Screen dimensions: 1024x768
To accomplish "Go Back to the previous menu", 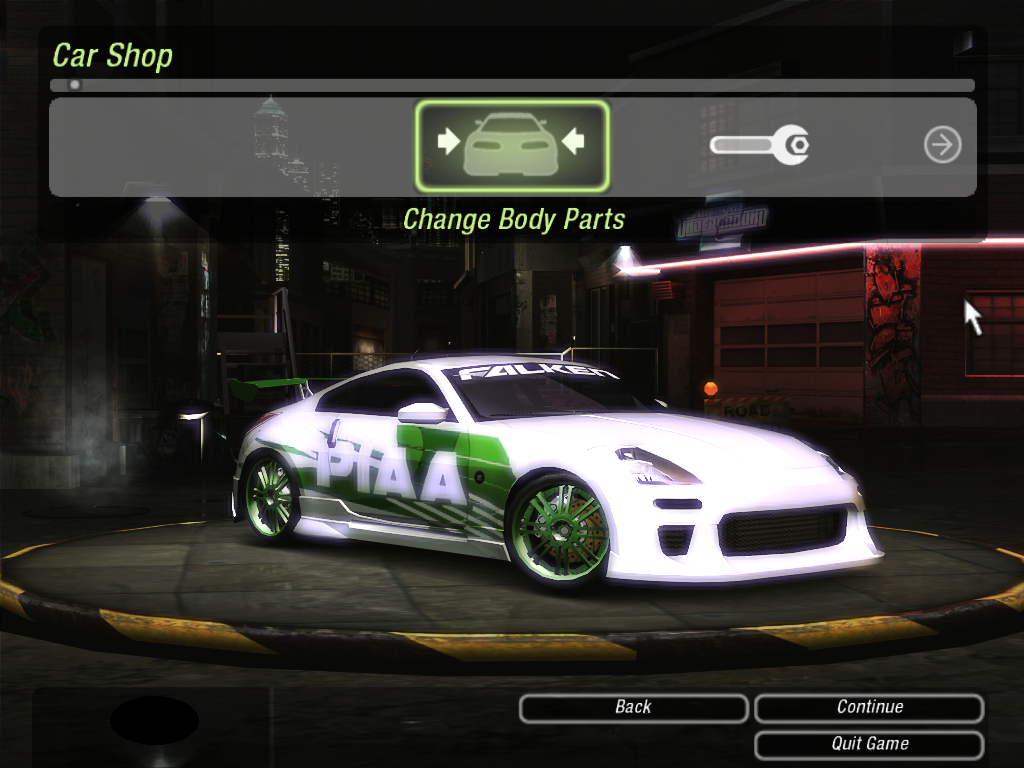I will (633, 708).
